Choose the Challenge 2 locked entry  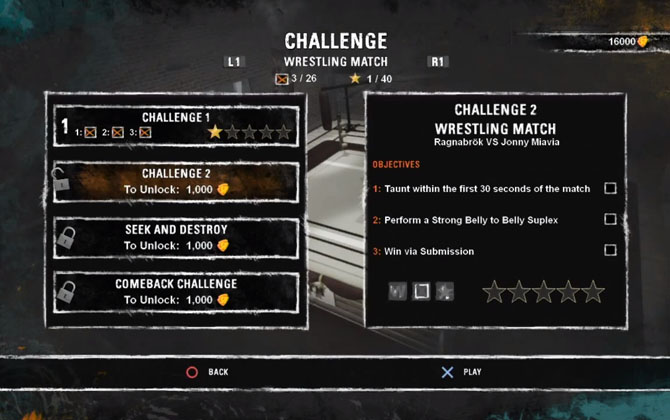click(176, 181)
